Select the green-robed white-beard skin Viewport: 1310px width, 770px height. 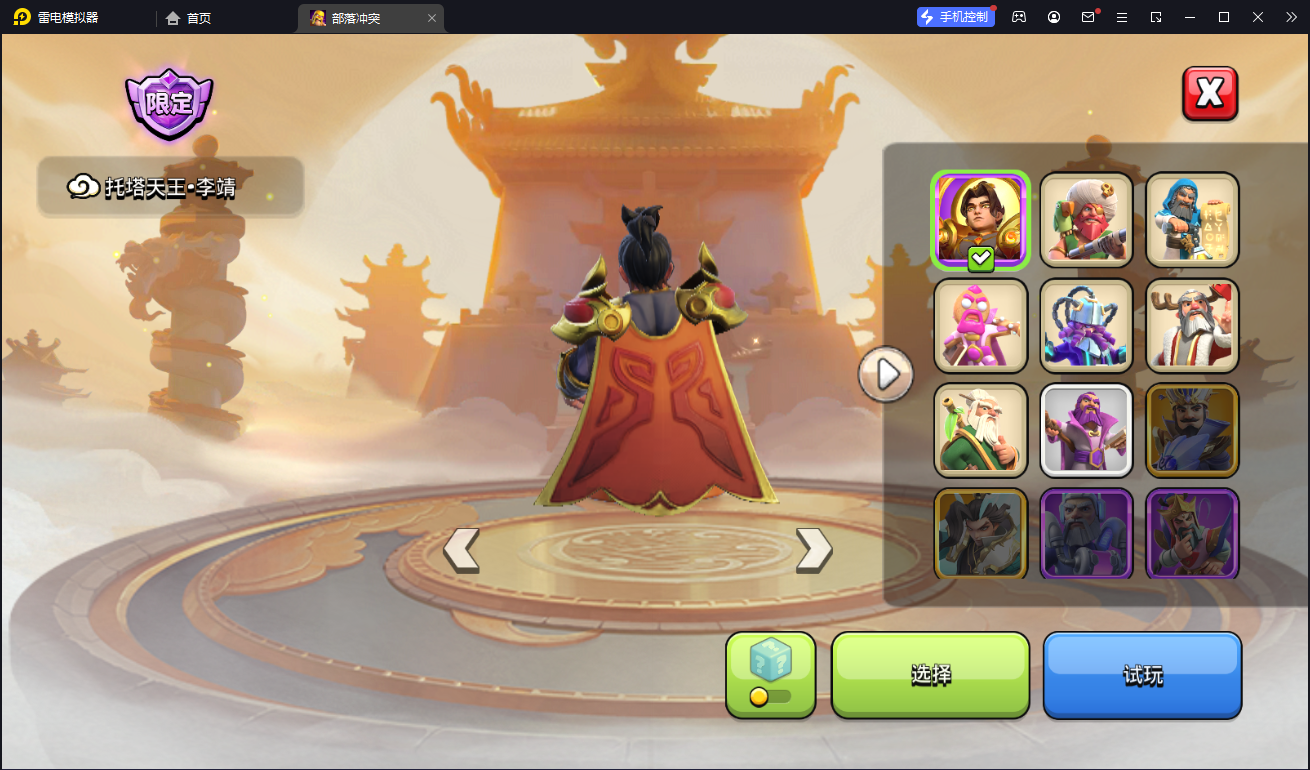point(980,431)
